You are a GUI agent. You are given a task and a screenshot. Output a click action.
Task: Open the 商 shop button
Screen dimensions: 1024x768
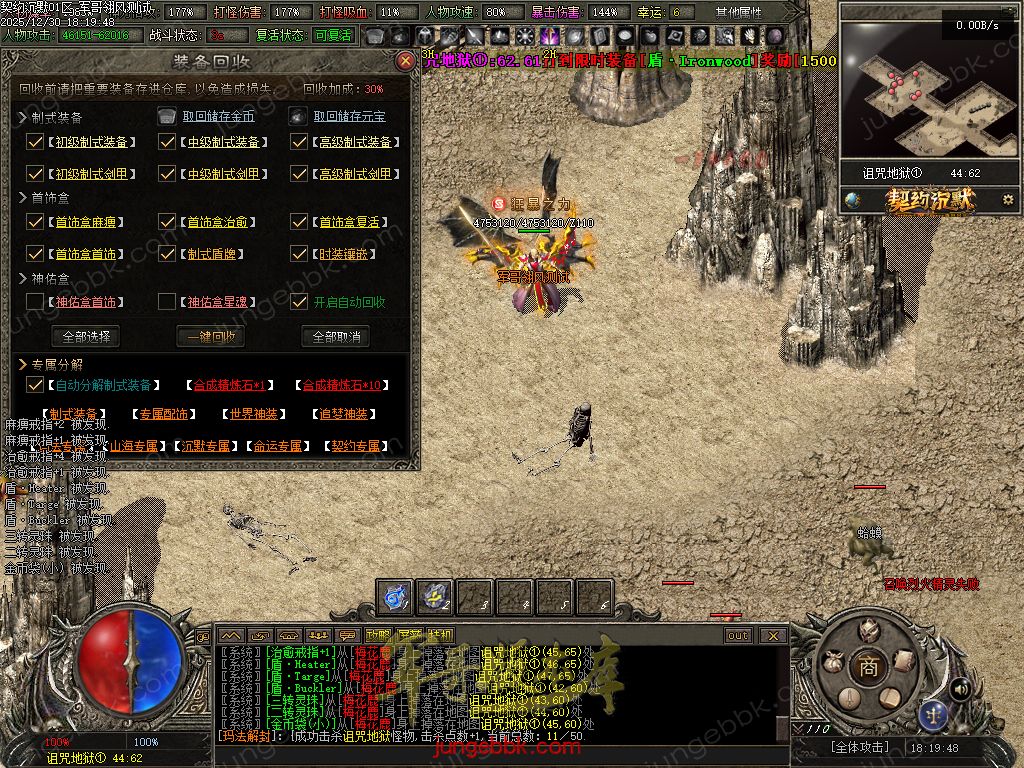pyautogui.click(x=868, y=667)
